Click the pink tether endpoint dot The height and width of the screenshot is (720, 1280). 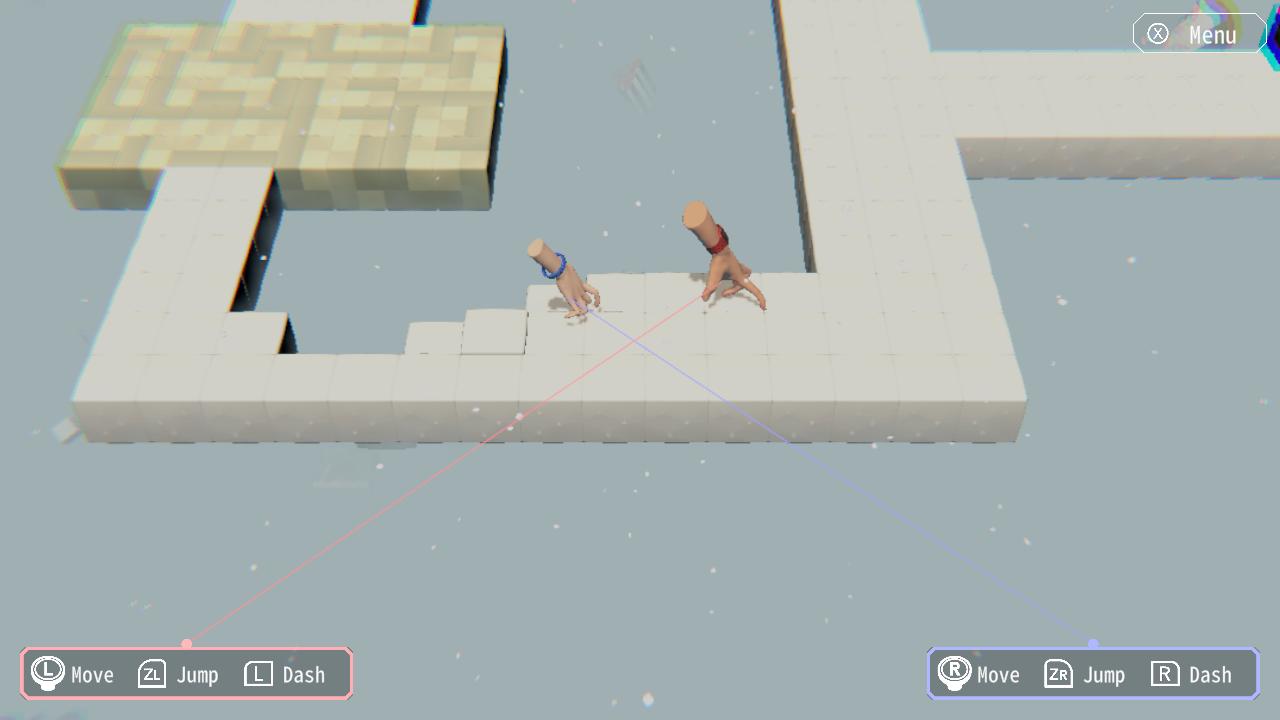point(186,645)
